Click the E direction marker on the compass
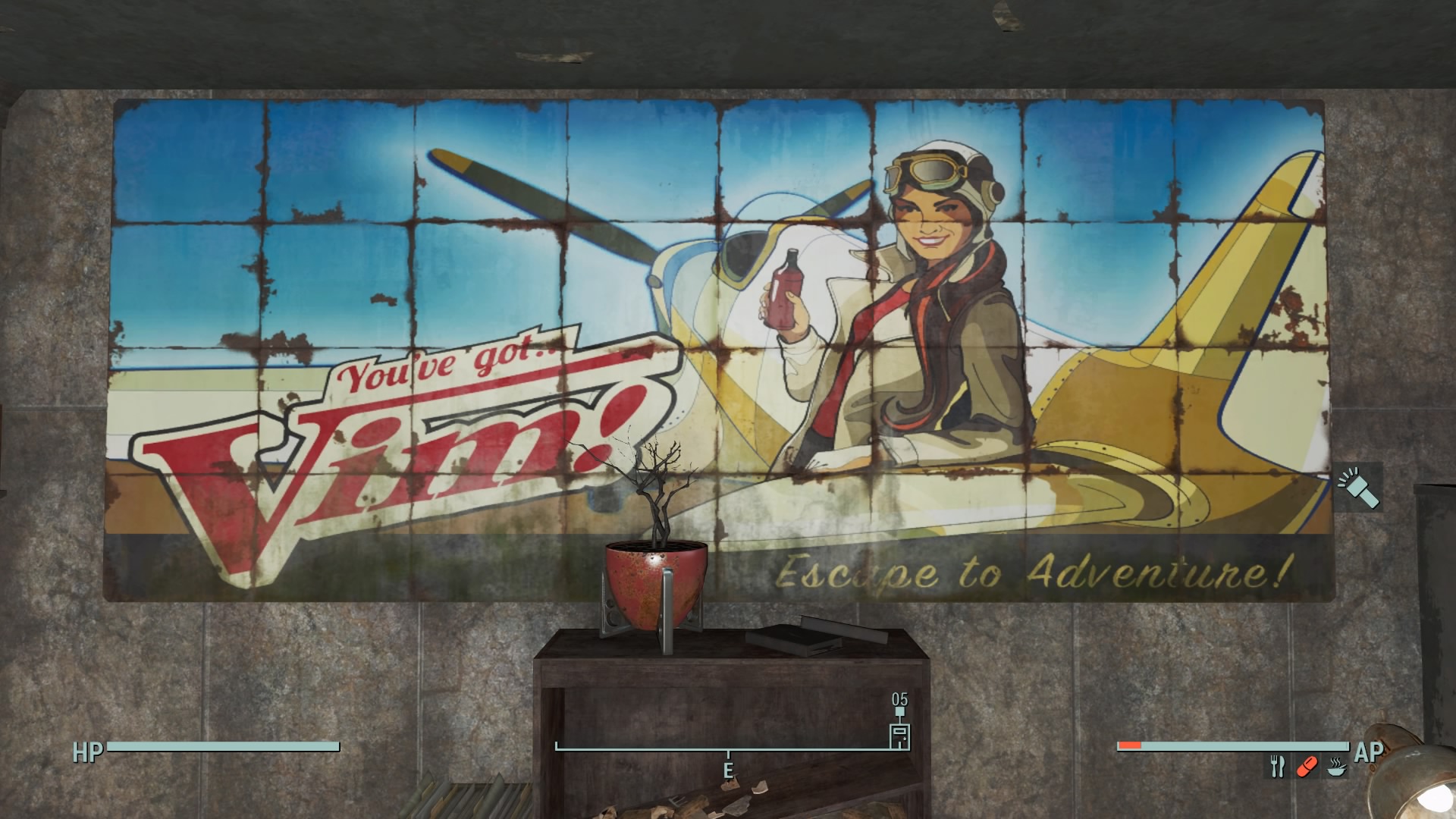The height and width of the screenshot is (819, 1456). pyautogui.click(x=730, y=767)
